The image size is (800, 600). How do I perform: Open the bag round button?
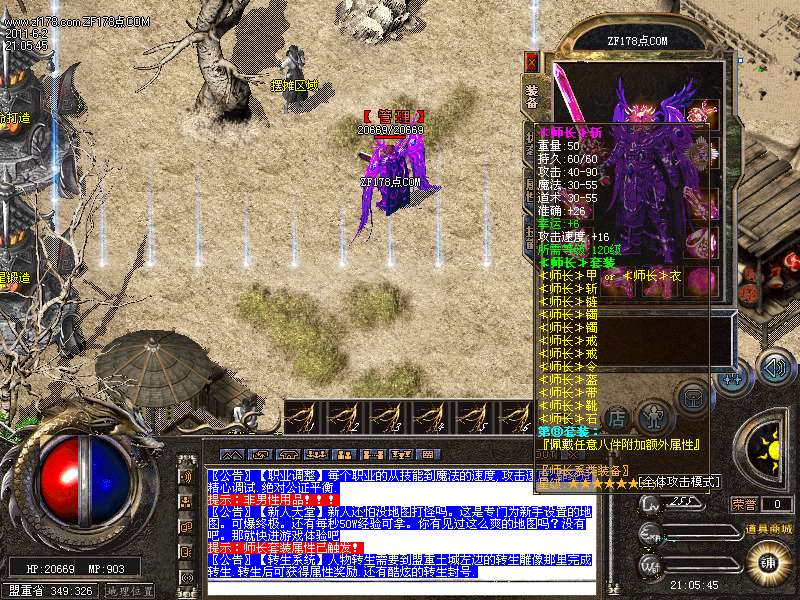pos(691,397)
